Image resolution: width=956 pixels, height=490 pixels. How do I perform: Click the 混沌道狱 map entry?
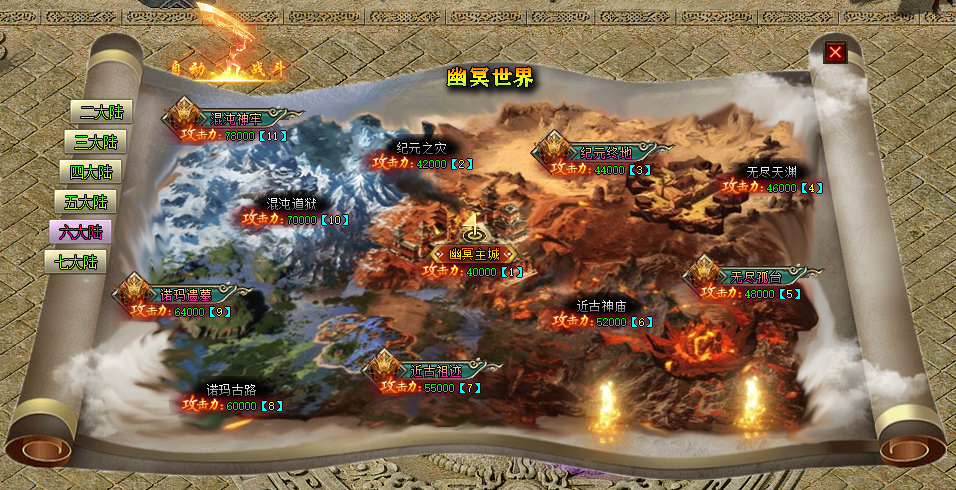291,202
